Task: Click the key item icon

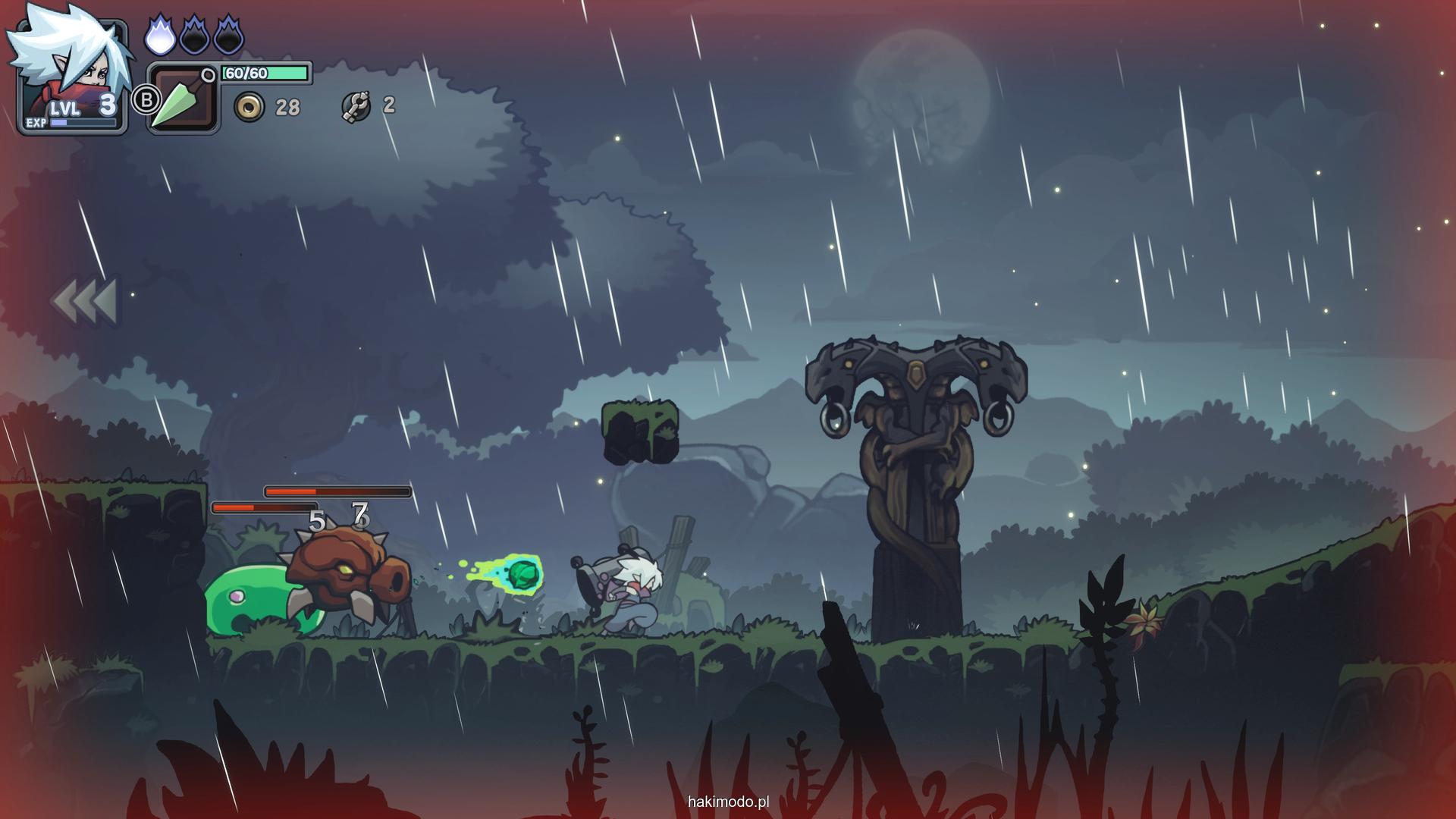Action: (x=355, y=106)
